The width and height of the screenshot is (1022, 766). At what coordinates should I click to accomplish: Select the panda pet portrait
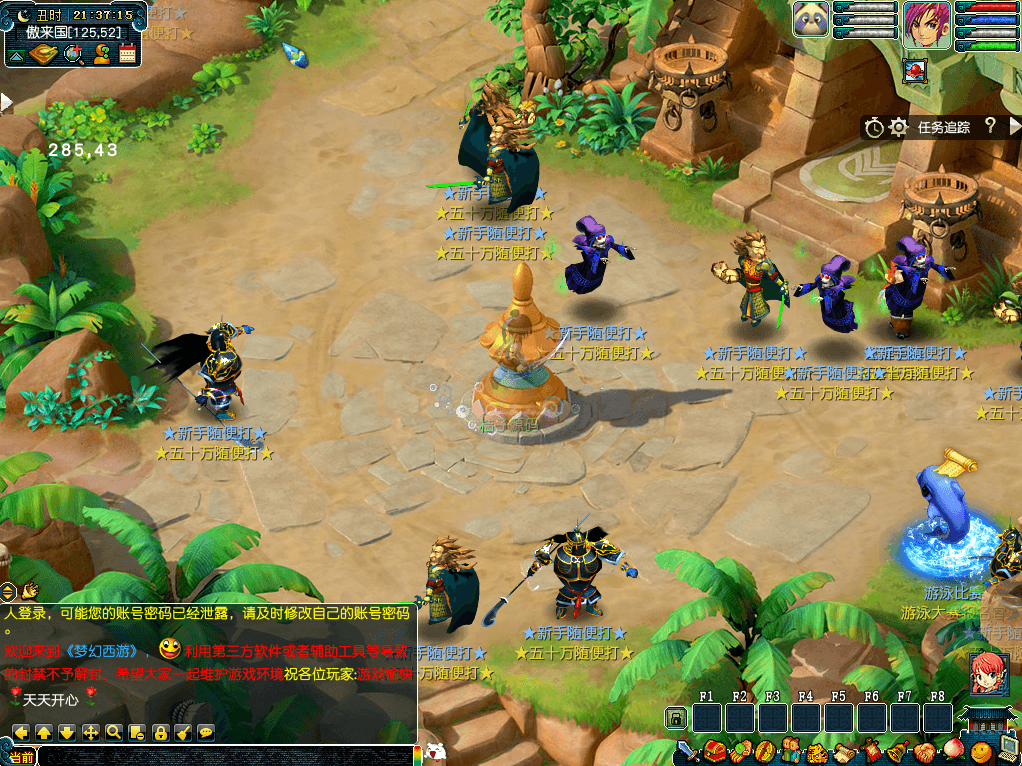pyautogui.click(x=811, y=20)
